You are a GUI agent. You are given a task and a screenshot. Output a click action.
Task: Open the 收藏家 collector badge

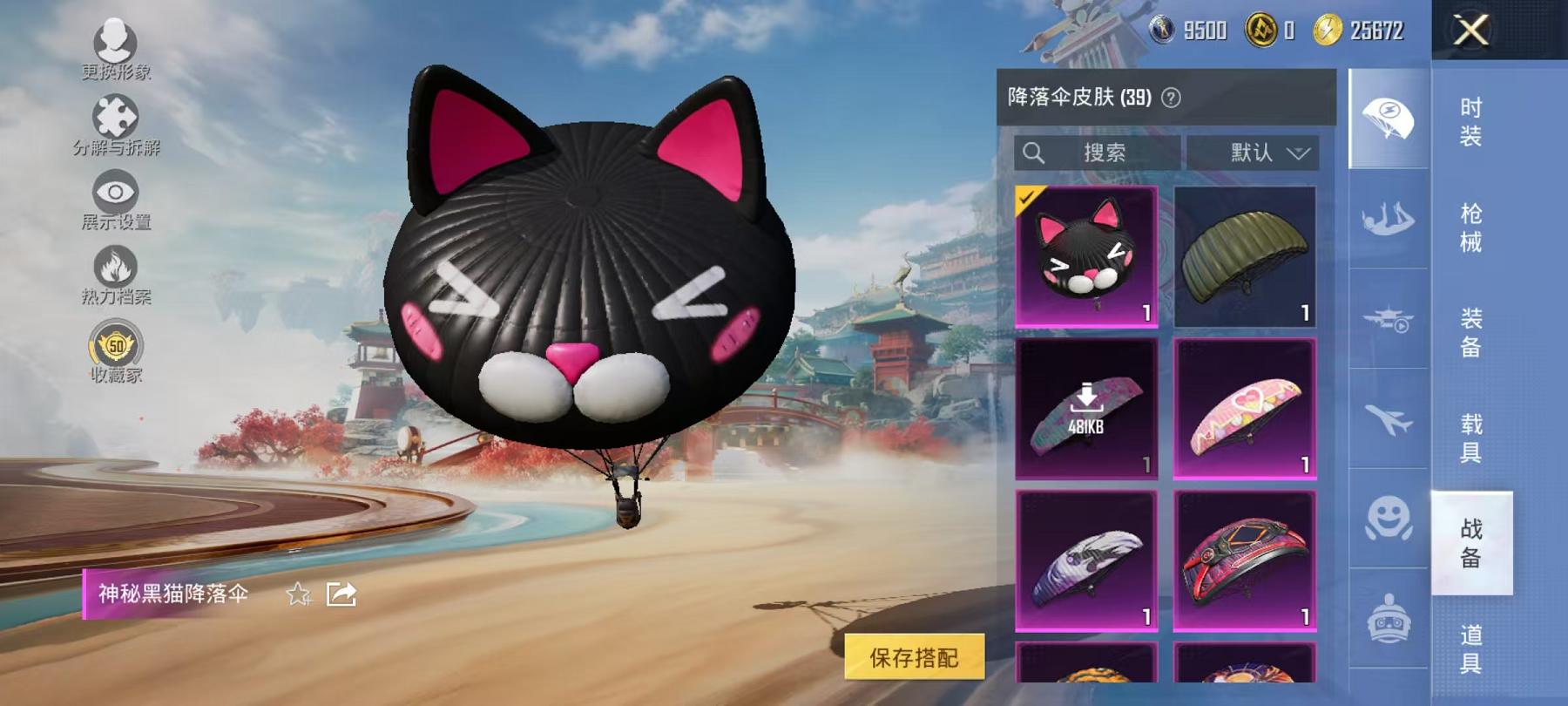[116, 347]
